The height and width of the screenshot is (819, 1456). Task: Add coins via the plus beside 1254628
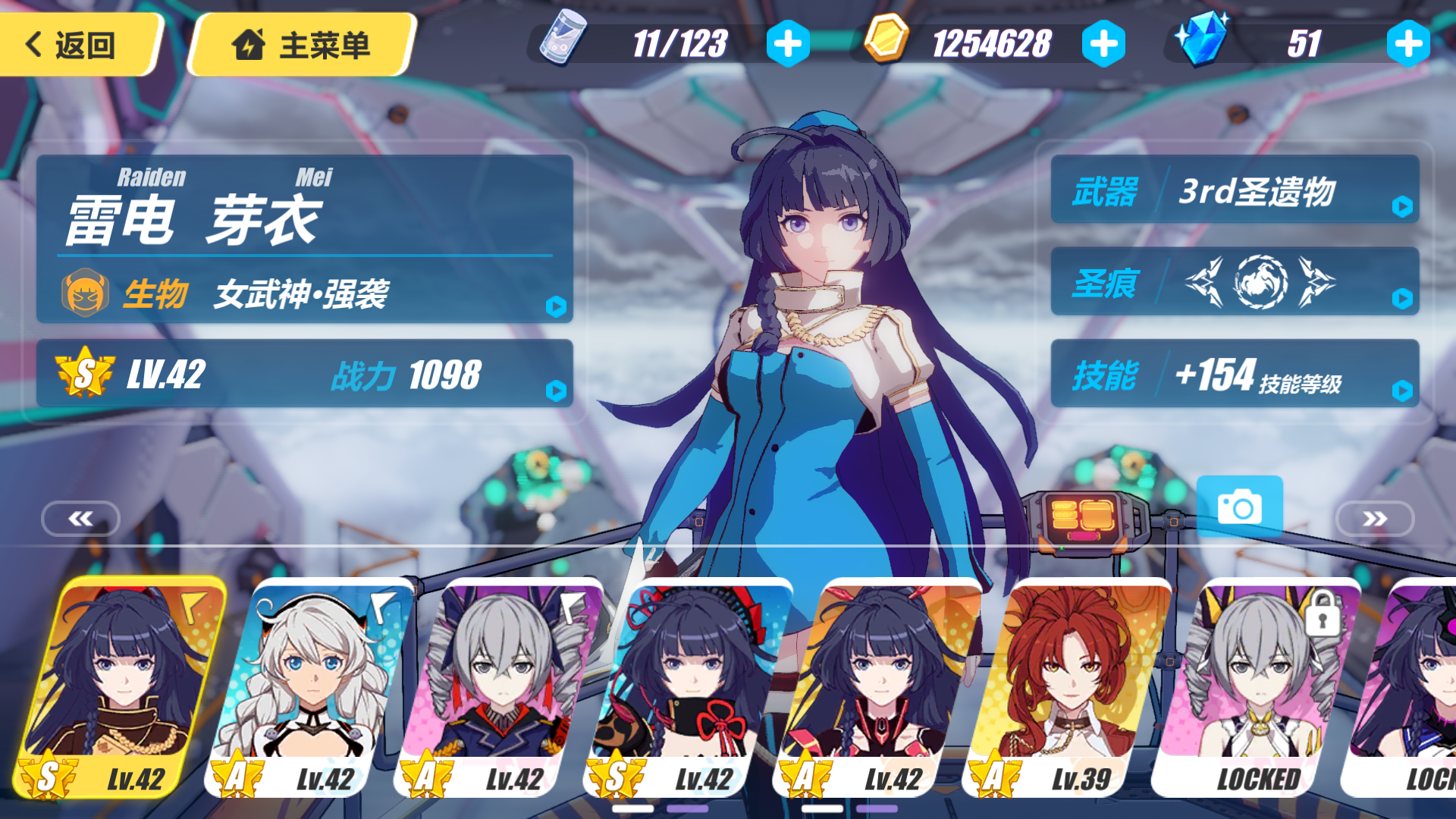1106,43
